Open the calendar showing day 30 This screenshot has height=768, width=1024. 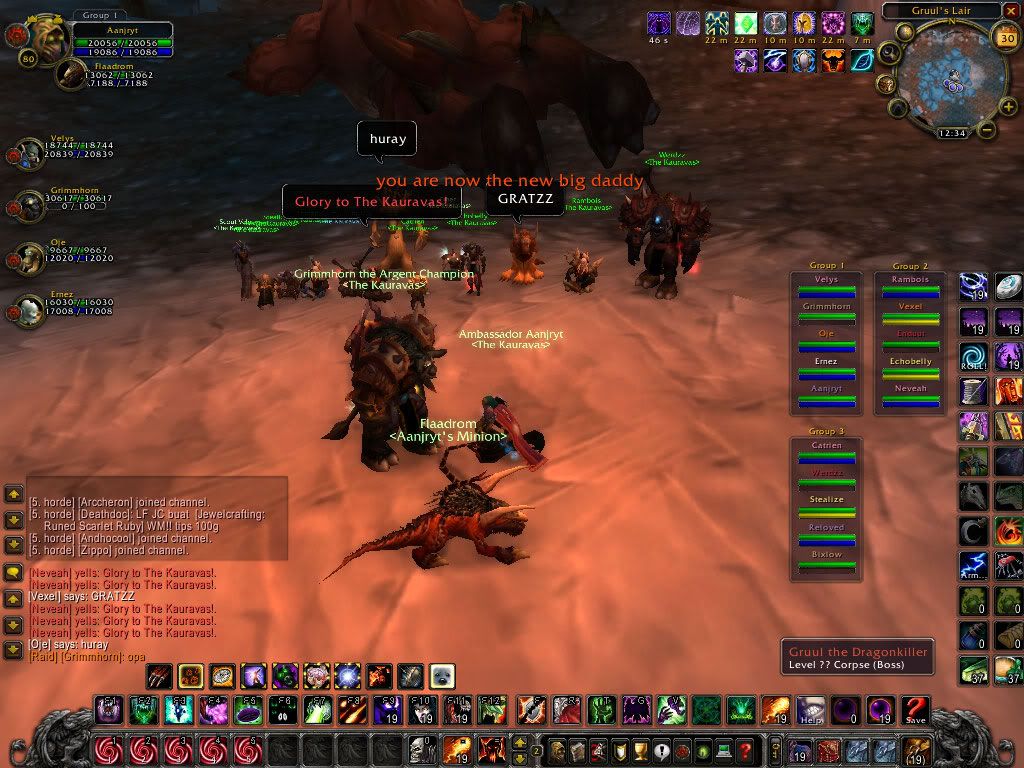1009,37
